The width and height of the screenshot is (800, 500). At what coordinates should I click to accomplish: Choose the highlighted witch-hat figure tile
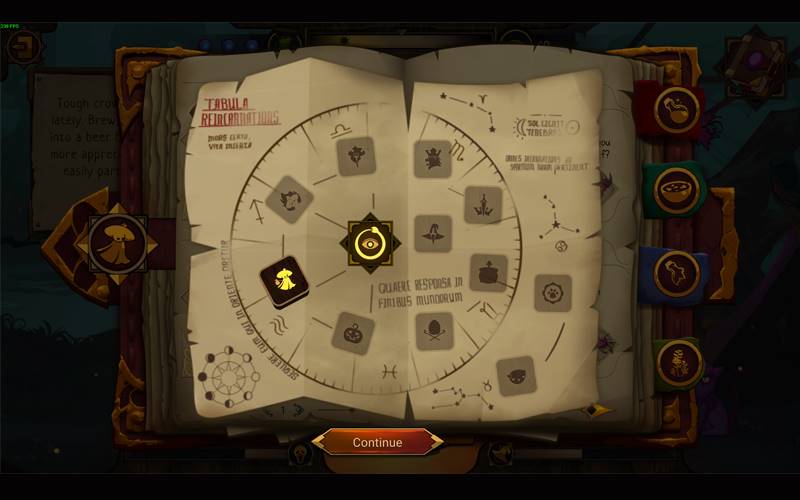284,282
